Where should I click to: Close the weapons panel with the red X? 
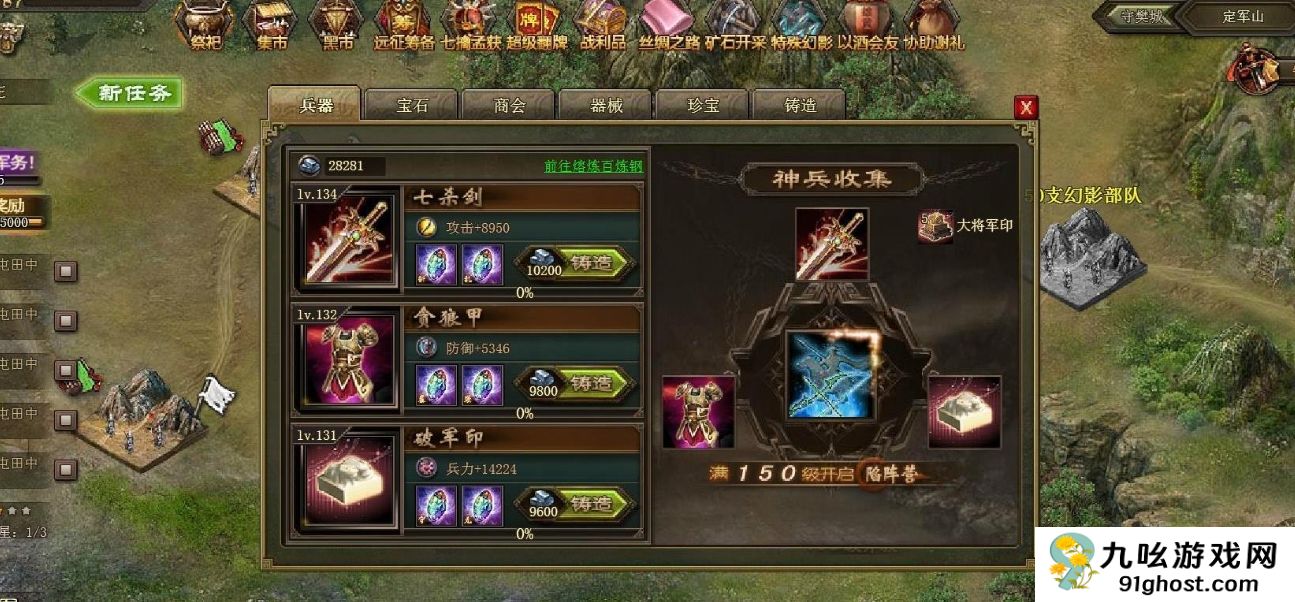pos(1025,107)
